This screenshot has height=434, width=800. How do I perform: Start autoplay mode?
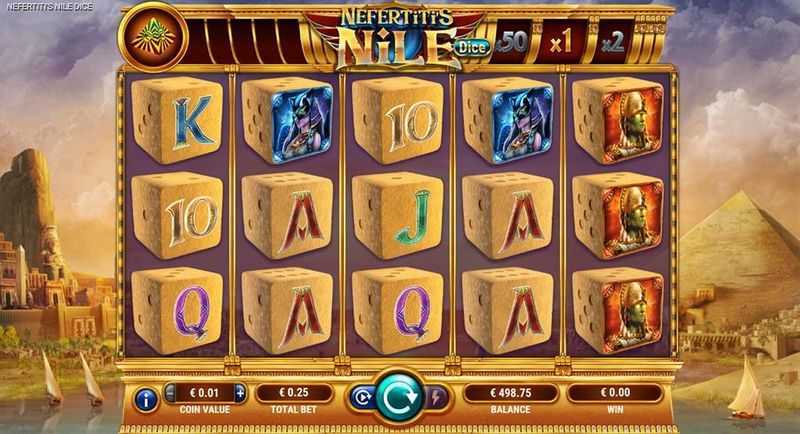click(x=359, y=397)
